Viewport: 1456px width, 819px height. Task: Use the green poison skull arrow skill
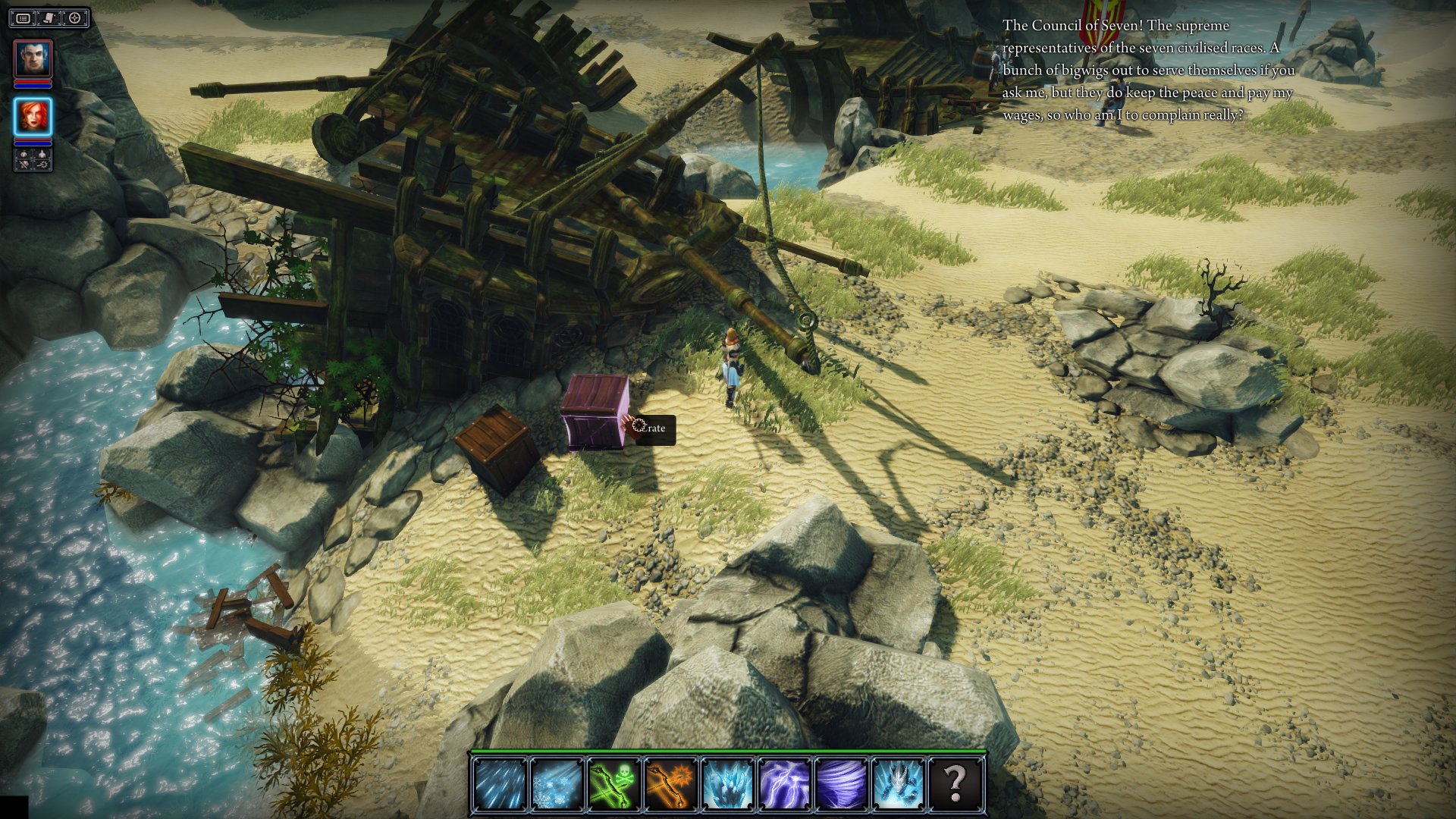point(613,783)
